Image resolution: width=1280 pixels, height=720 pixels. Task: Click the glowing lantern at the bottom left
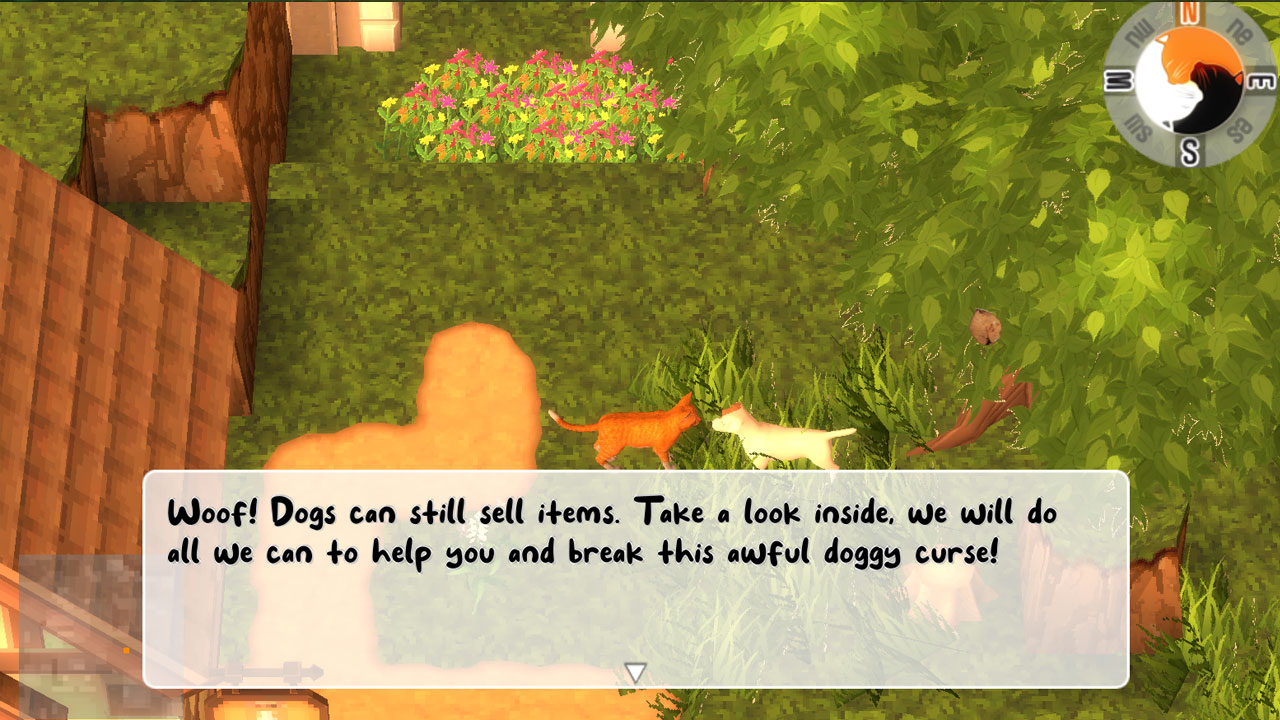tap(255, 705)
